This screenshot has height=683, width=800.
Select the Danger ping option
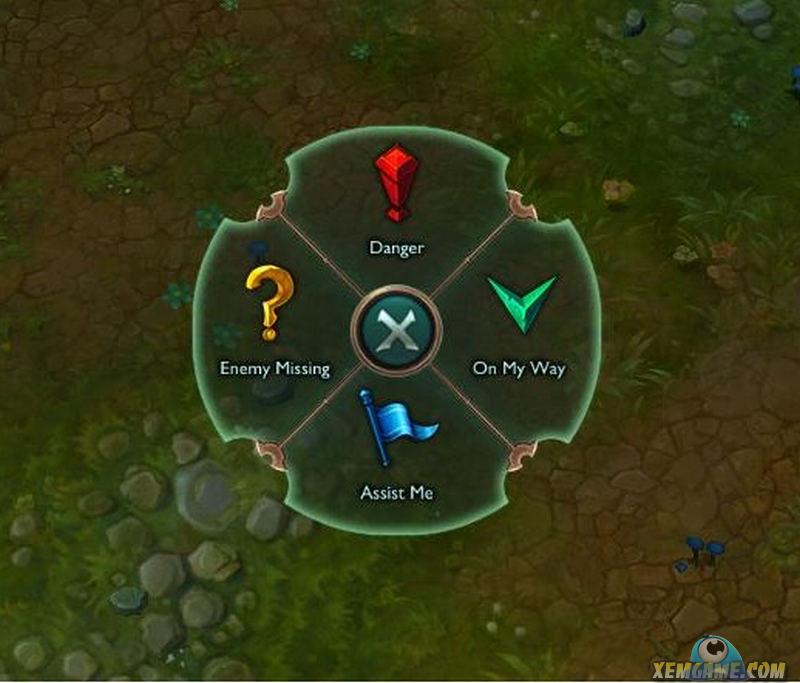[397, 200]
